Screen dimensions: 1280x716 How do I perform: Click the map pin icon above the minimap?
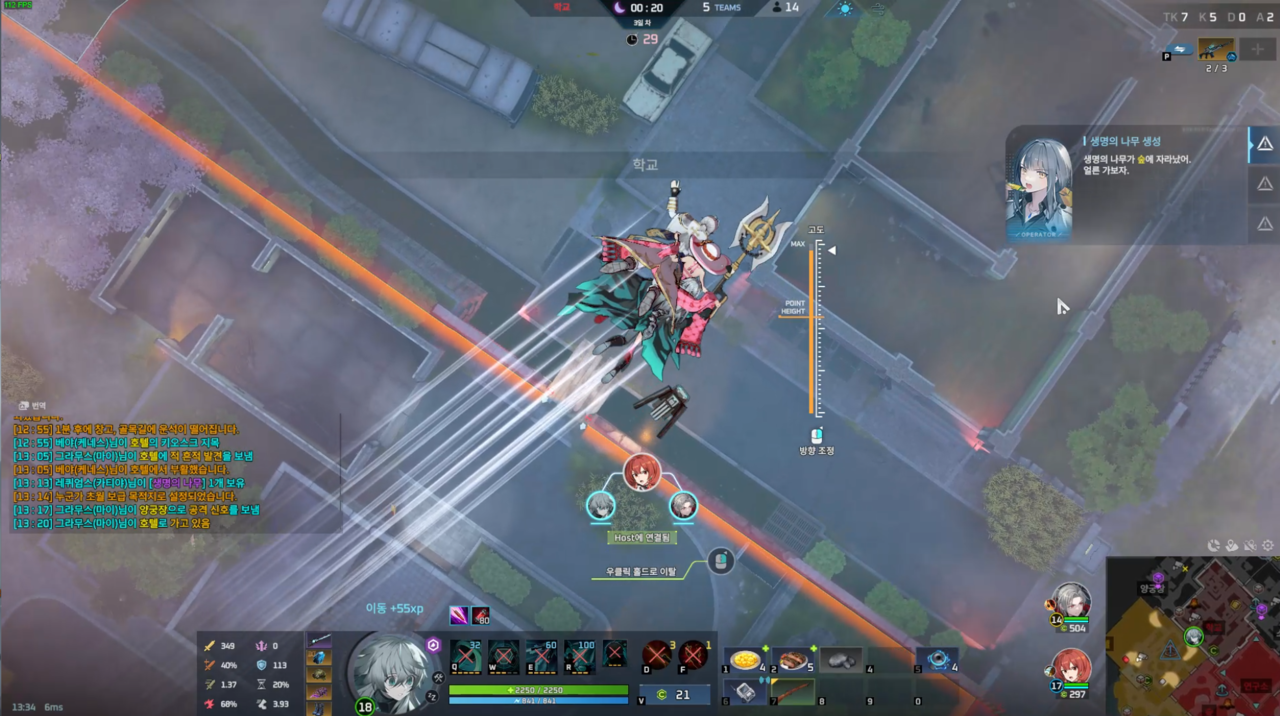(x=1232, y=545)
